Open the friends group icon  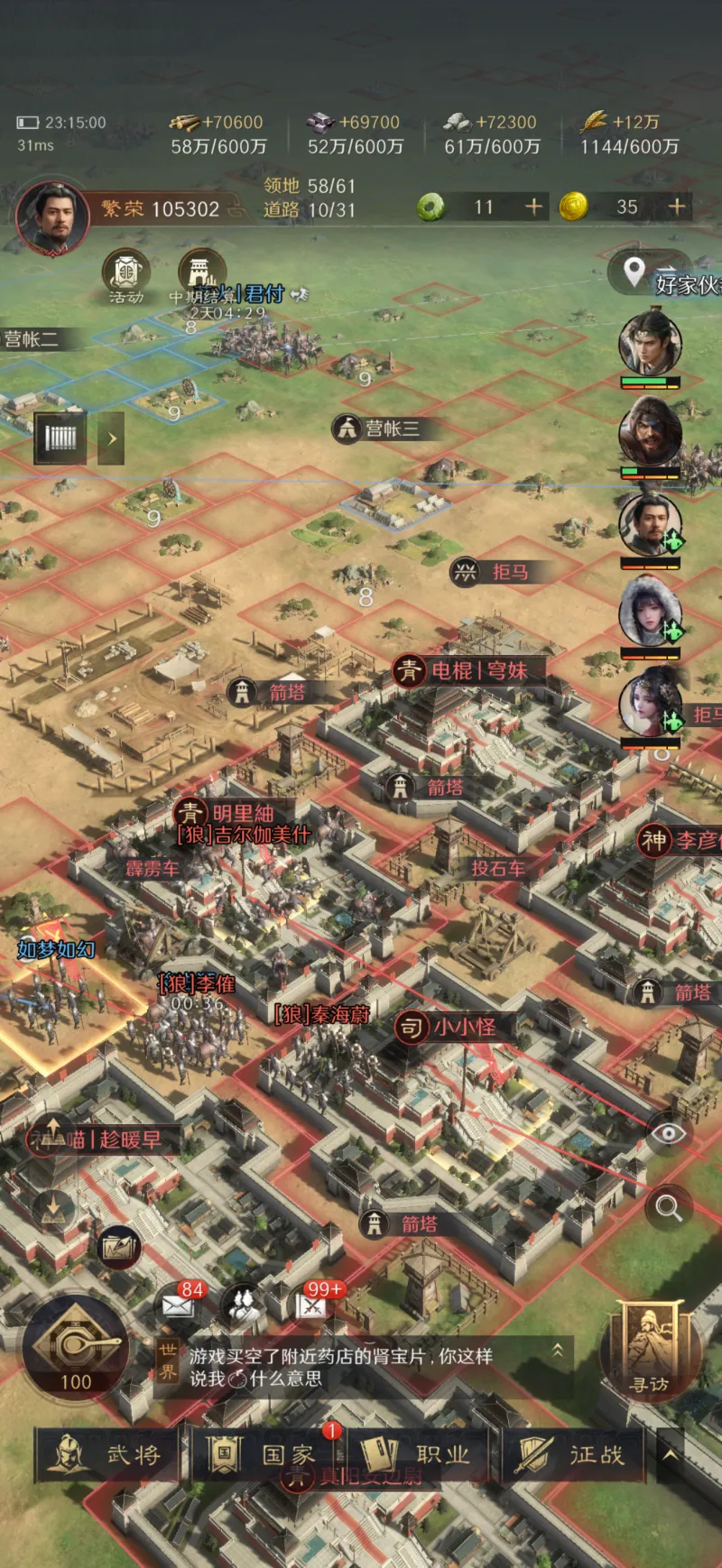[x=242, y=1305]
